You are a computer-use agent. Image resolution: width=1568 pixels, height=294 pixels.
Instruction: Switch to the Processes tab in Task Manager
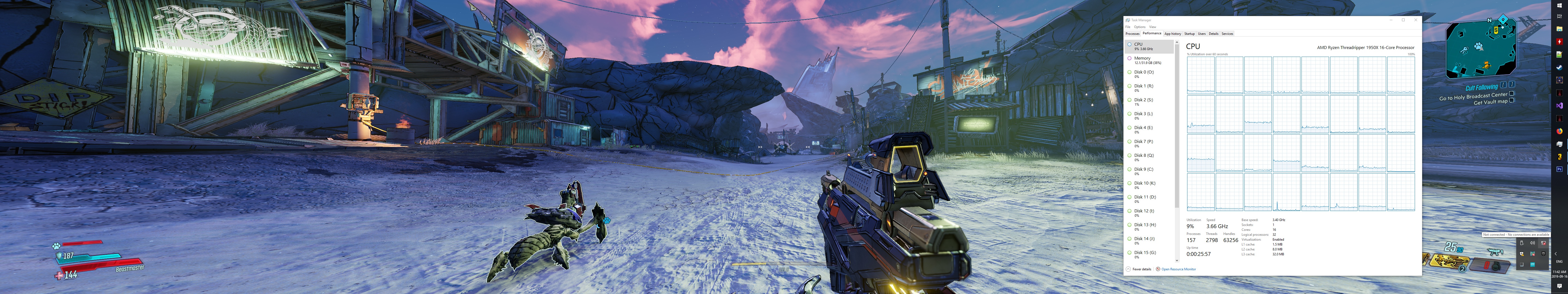point(1132,34)
